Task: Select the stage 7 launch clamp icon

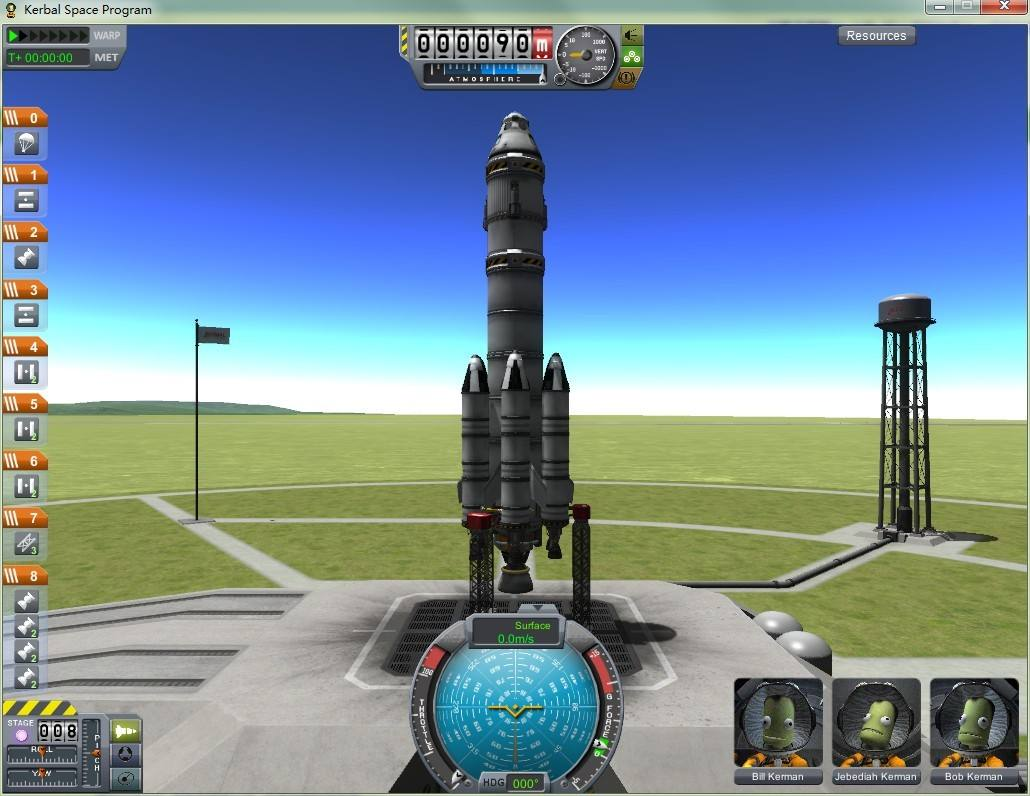Action: pyautogui.click(x=26, y=544)
